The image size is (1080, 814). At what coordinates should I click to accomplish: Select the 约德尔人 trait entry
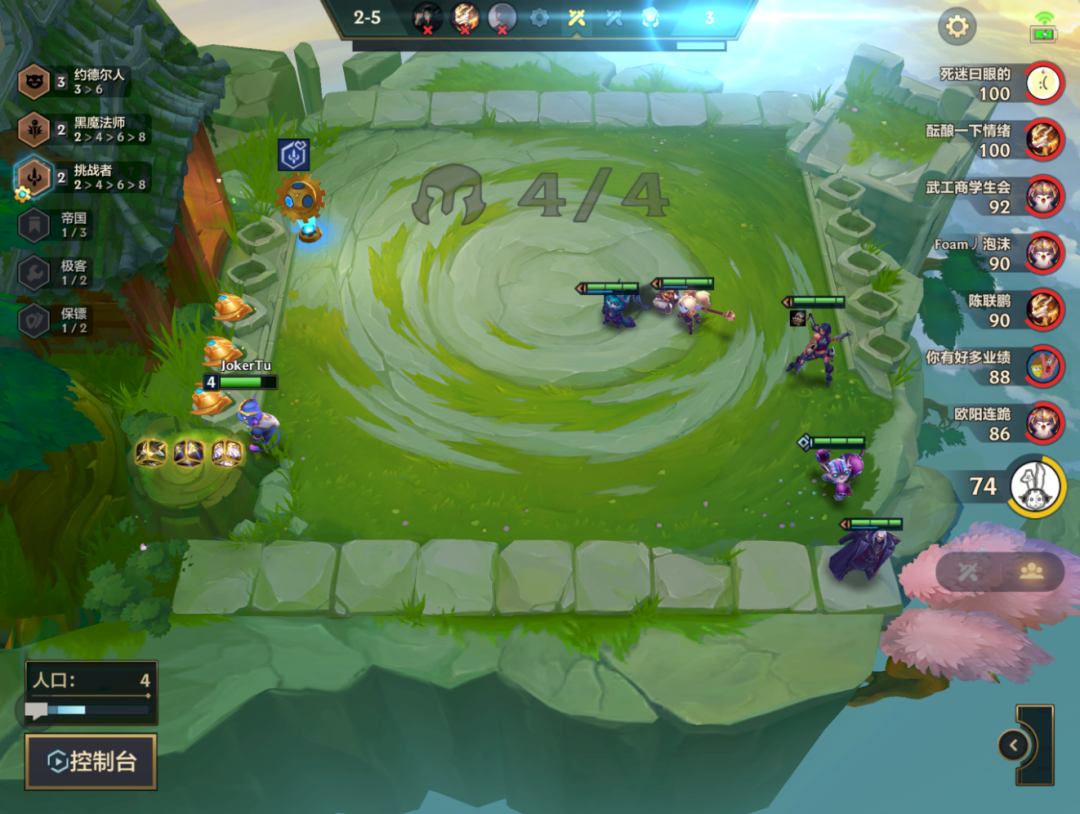pyautogui.click(x=84, y=82)
